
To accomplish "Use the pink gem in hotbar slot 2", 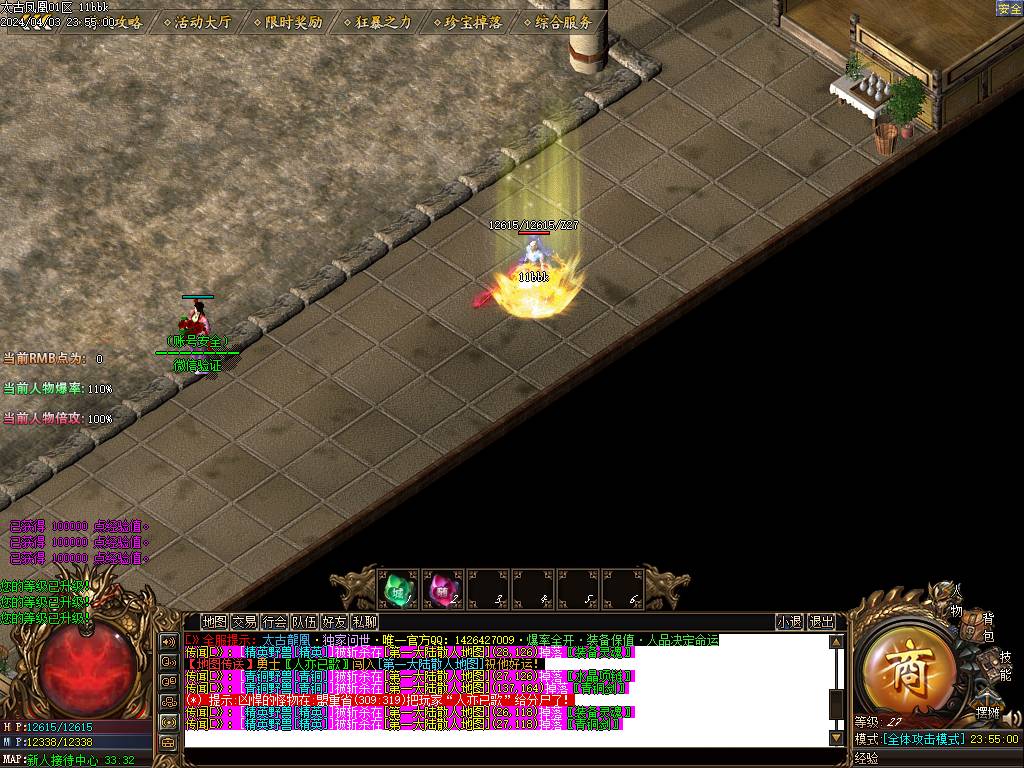I will pyautogui.click(x=442, y=589).
